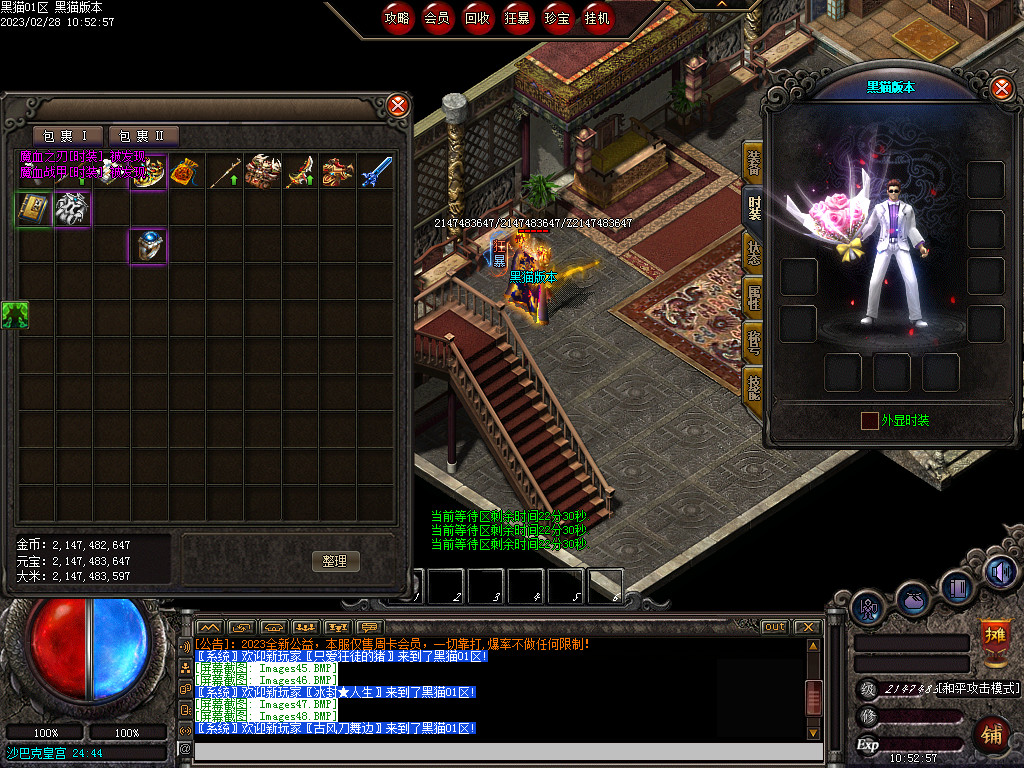Sort the bag with the 整理 button
The height and width of the screenshot is (768, 1024).
pos(335,561)
